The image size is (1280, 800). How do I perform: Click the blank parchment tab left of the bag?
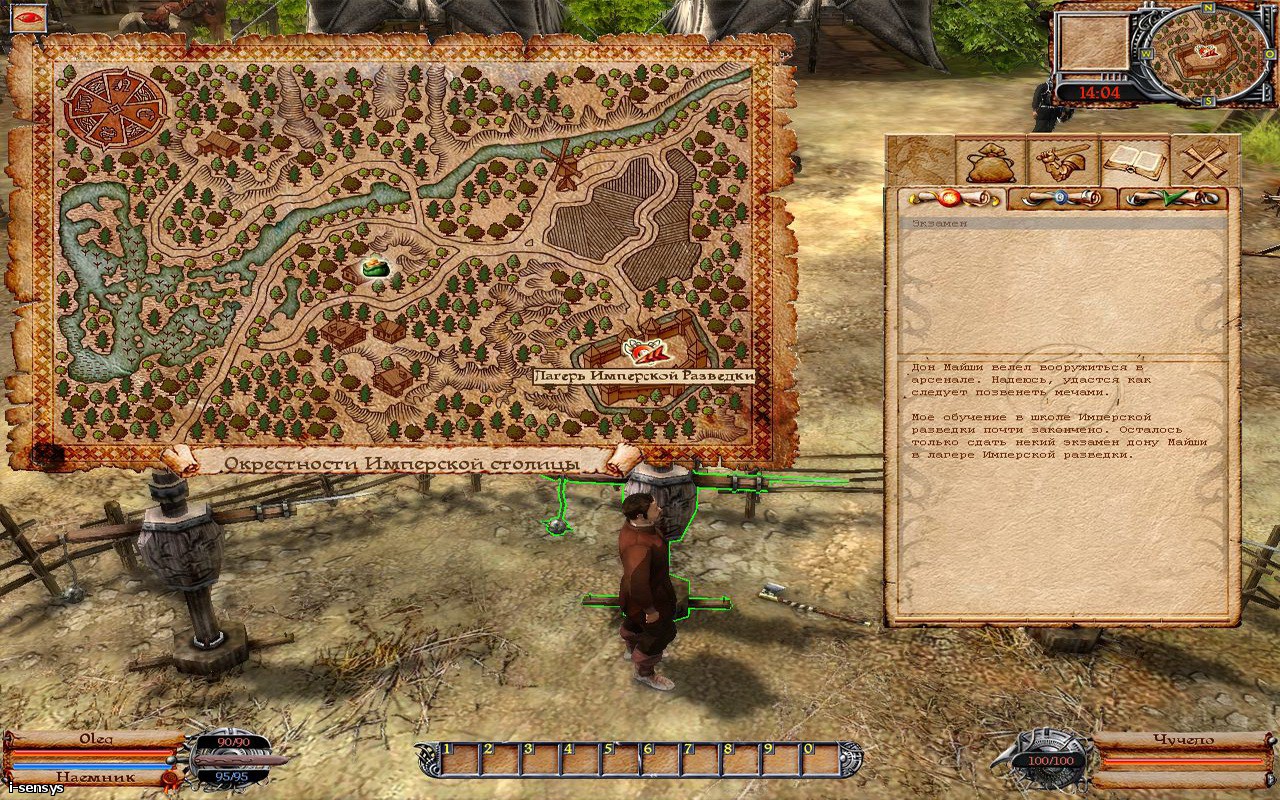coord(921,161)
